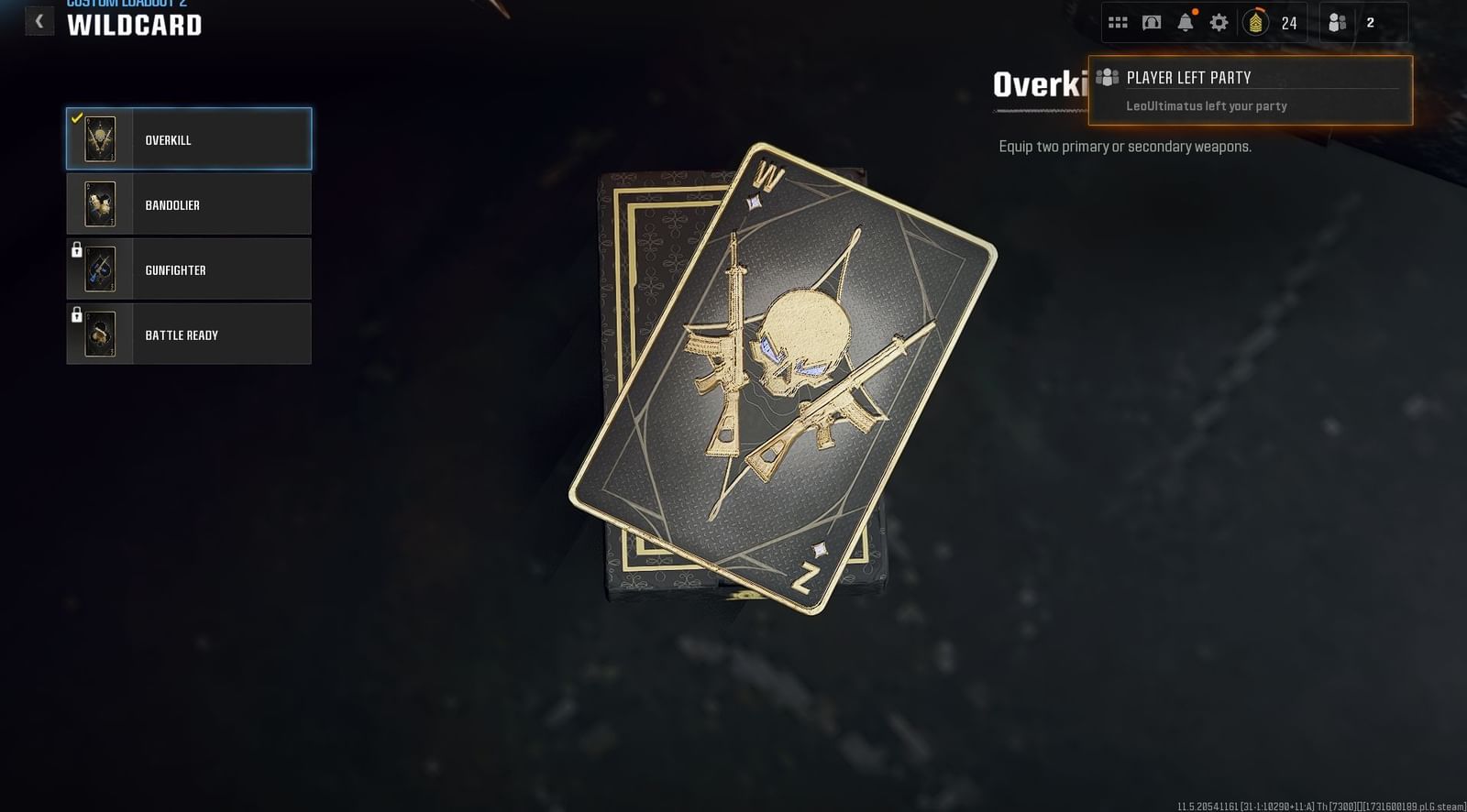This screenshot has height=812, width=1467.
Task: Open the games grid menu
Action: pos(1119,22)
